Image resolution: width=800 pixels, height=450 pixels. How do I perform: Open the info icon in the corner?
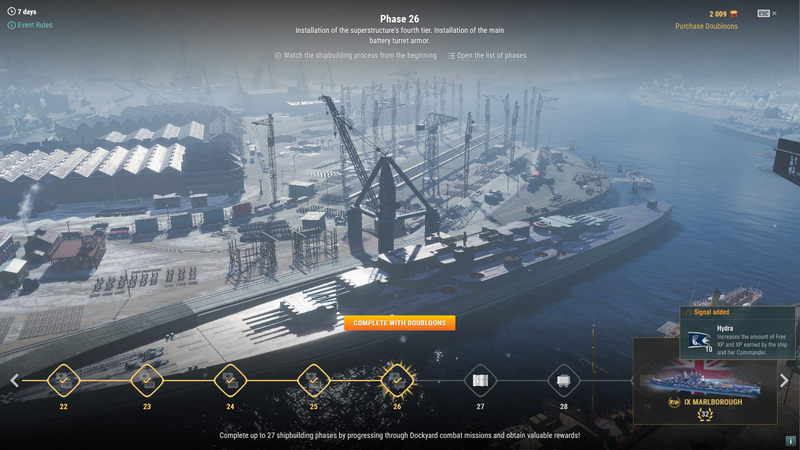click(790, 441)
